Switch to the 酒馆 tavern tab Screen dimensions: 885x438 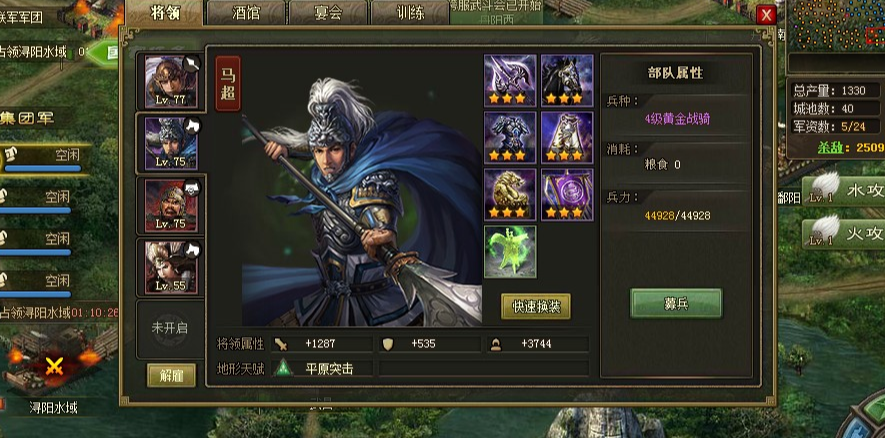coord(245,13)
